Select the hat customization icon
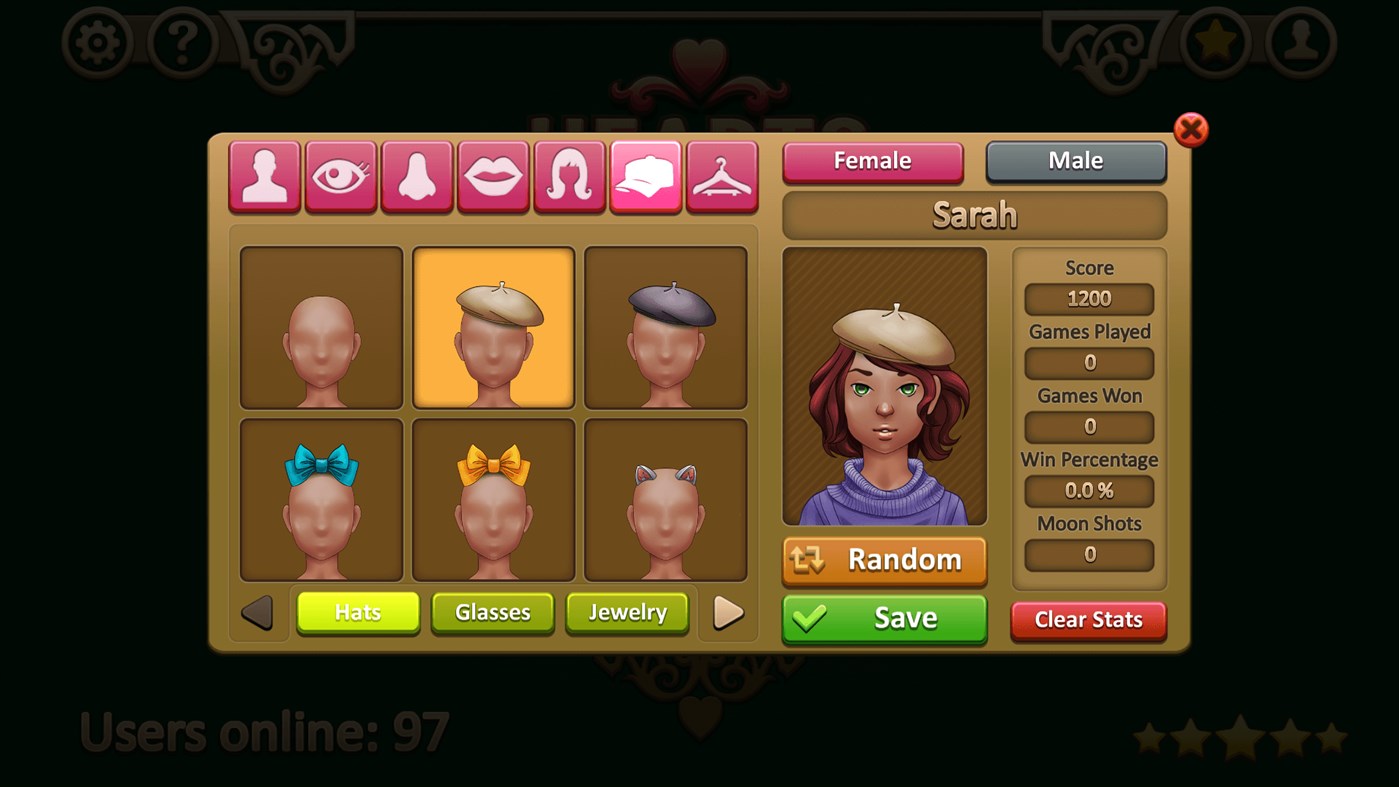This screenshot has height=787, width=1399. pyautogui.click(x=645, y=176)
